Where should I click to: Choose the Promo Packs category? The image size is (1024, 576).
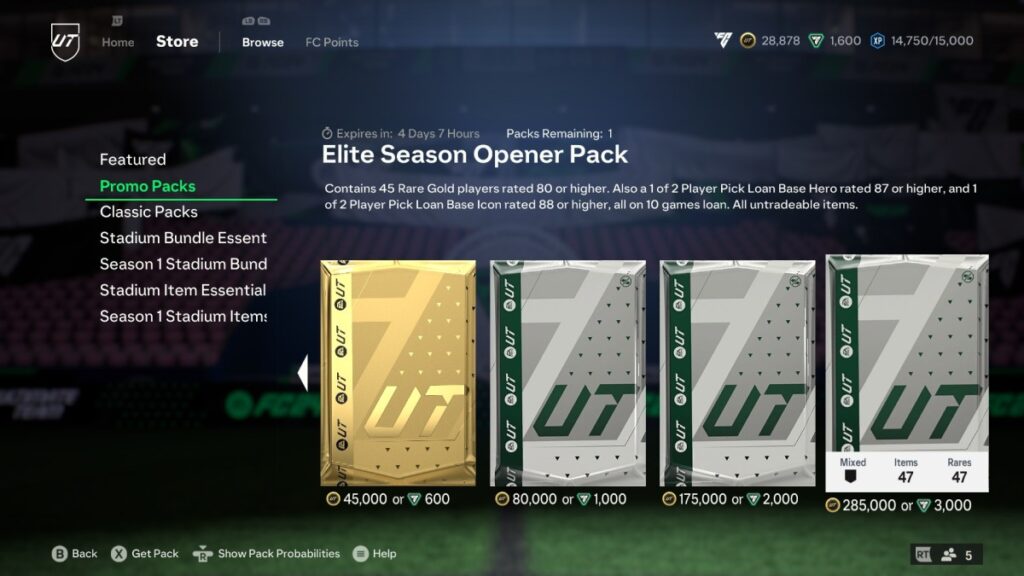[148, 186]
